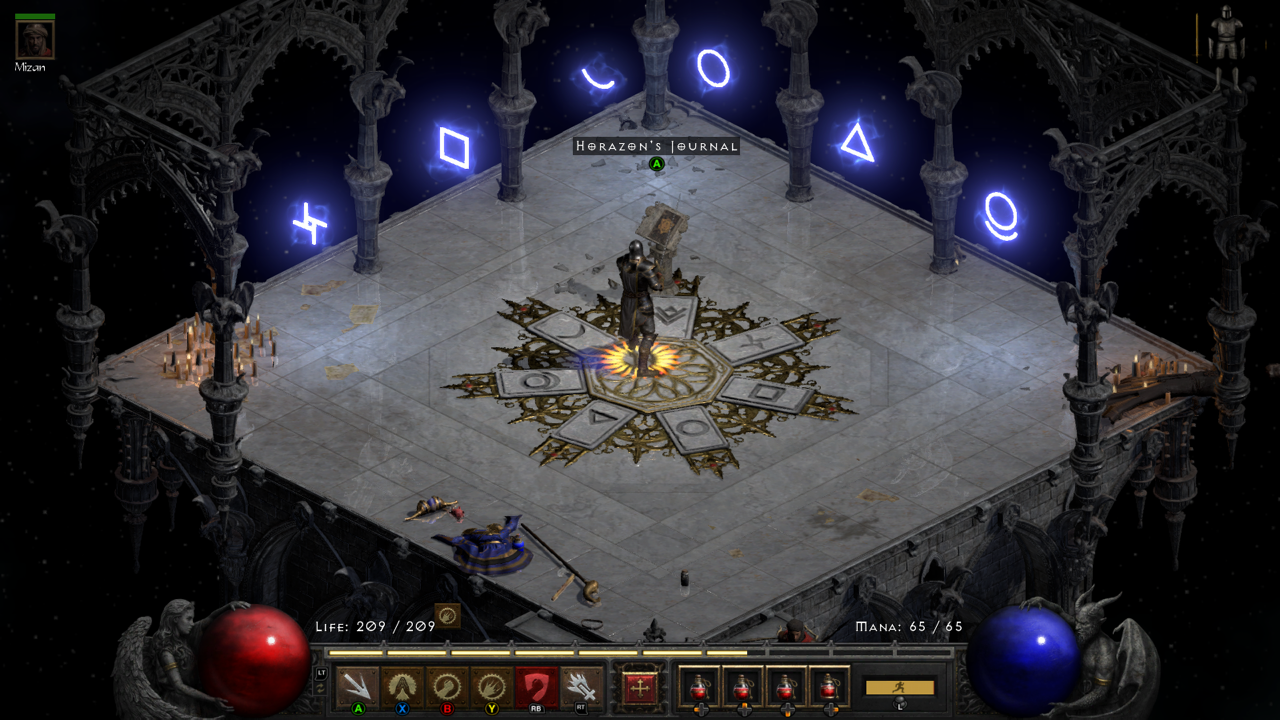
Task: Activate the red shield skill on RB
Action: coord(535,682)
